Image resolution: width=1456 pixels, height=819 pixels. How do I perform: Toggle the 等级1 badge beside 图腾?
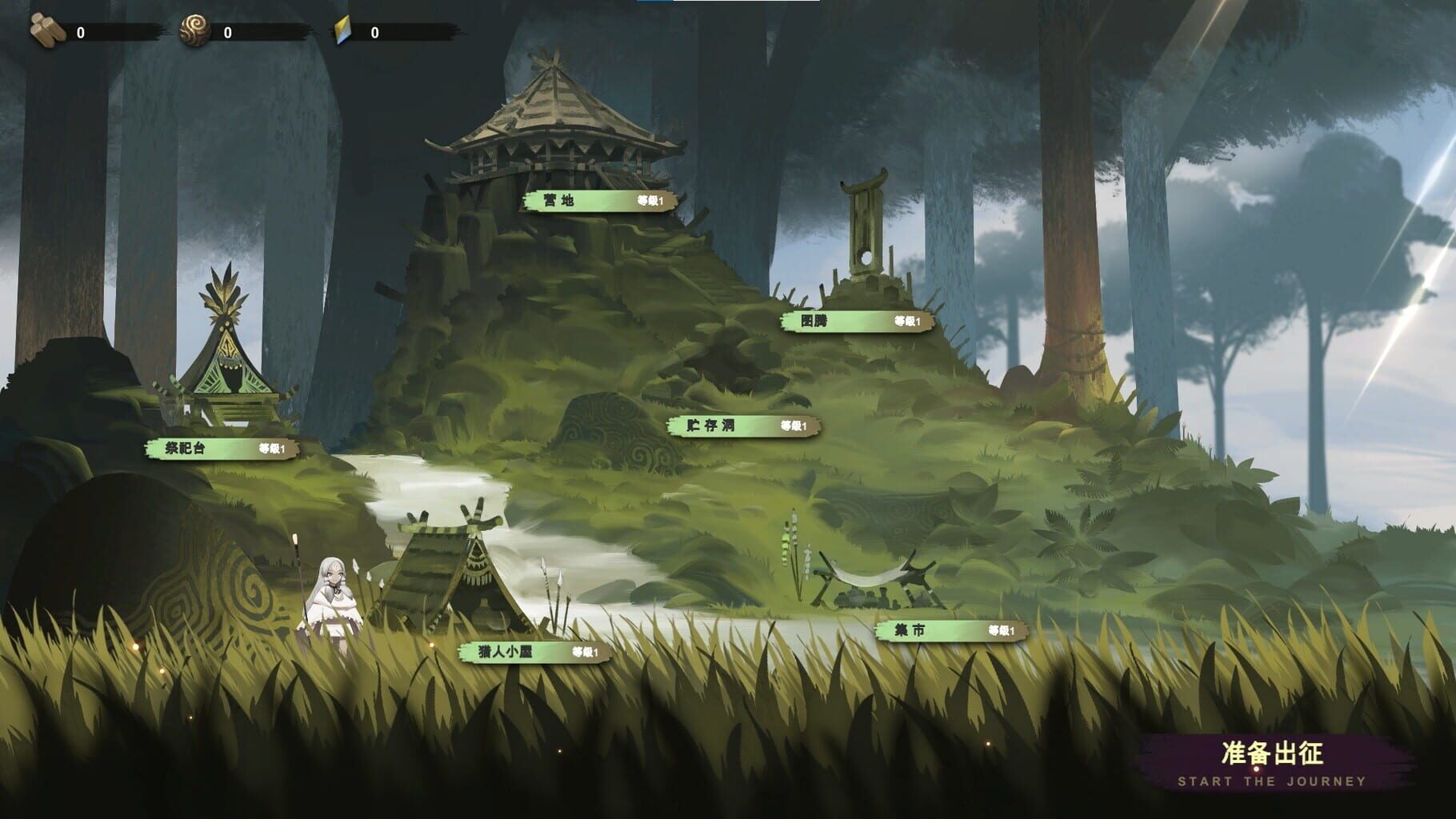[908, 322]
